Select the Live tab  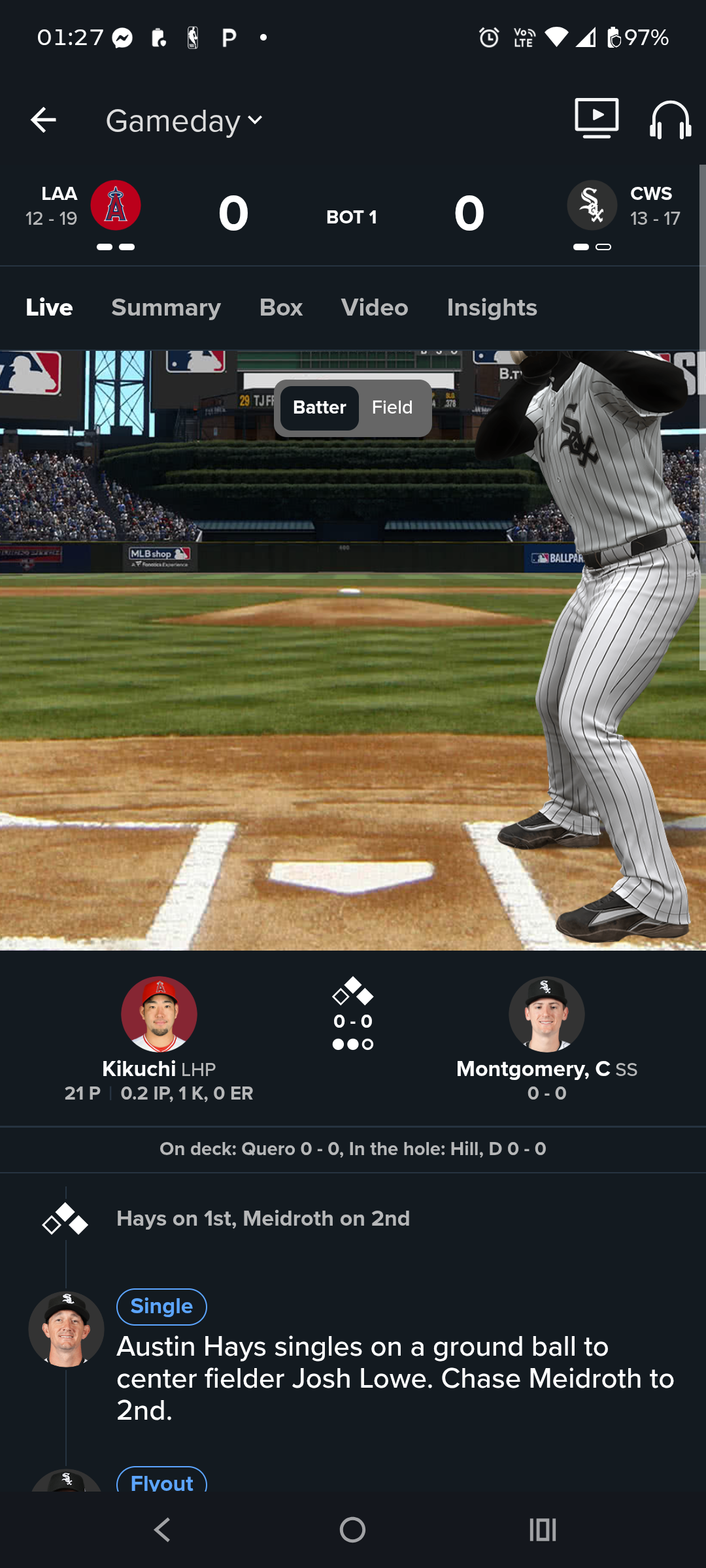point(49,308)
